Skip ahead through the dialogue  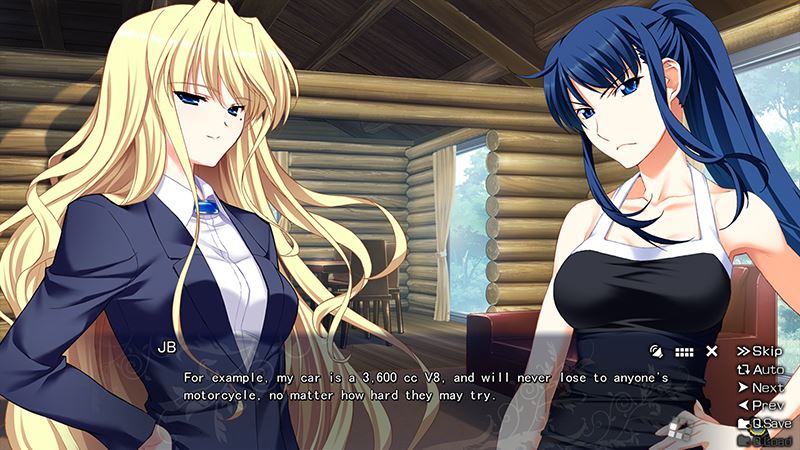tap(760, 351)
